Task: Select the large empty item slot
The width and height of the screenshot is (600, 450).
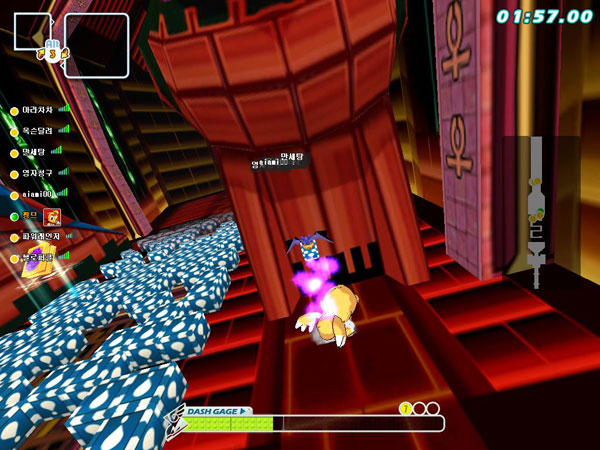Action: pos(97,45)
